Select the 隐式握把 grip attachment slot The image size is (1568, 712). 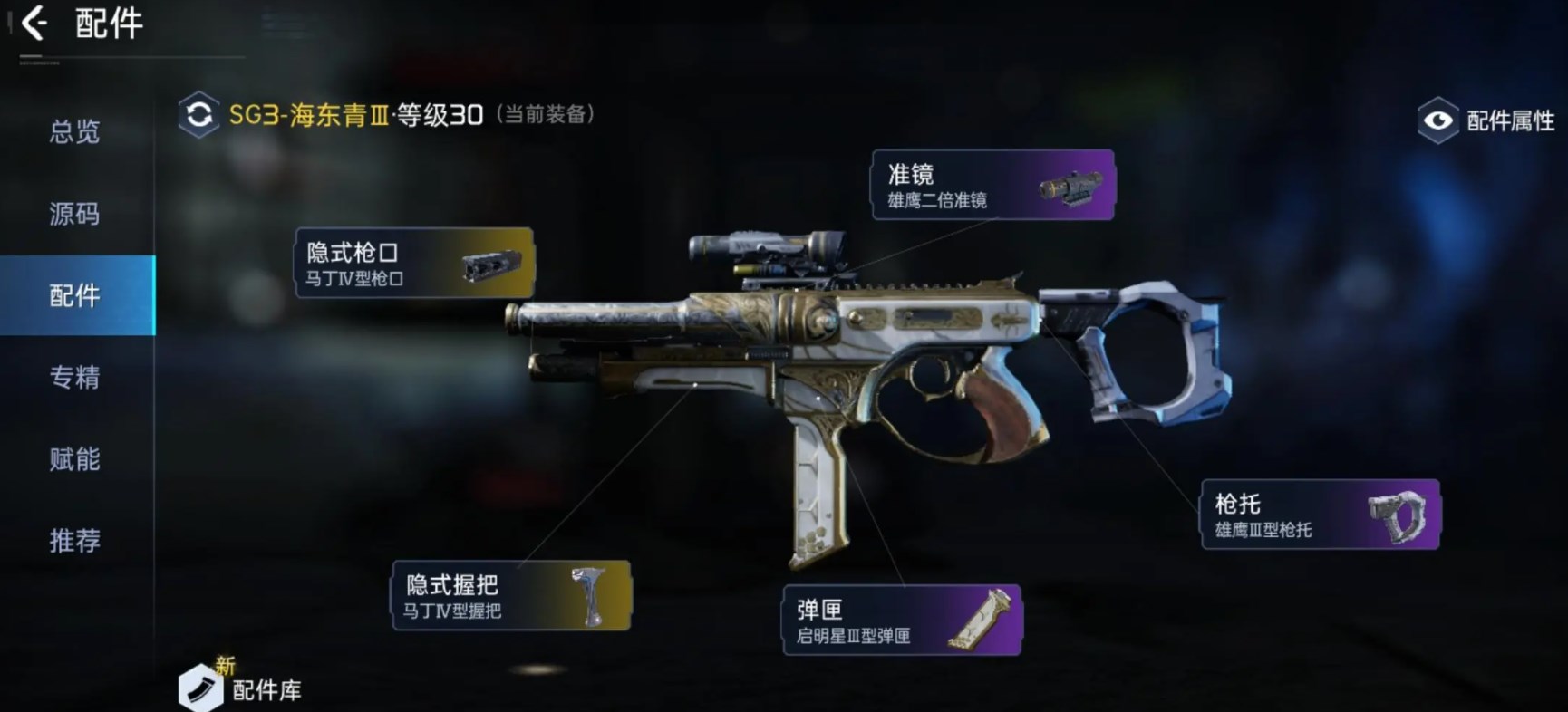511,595
